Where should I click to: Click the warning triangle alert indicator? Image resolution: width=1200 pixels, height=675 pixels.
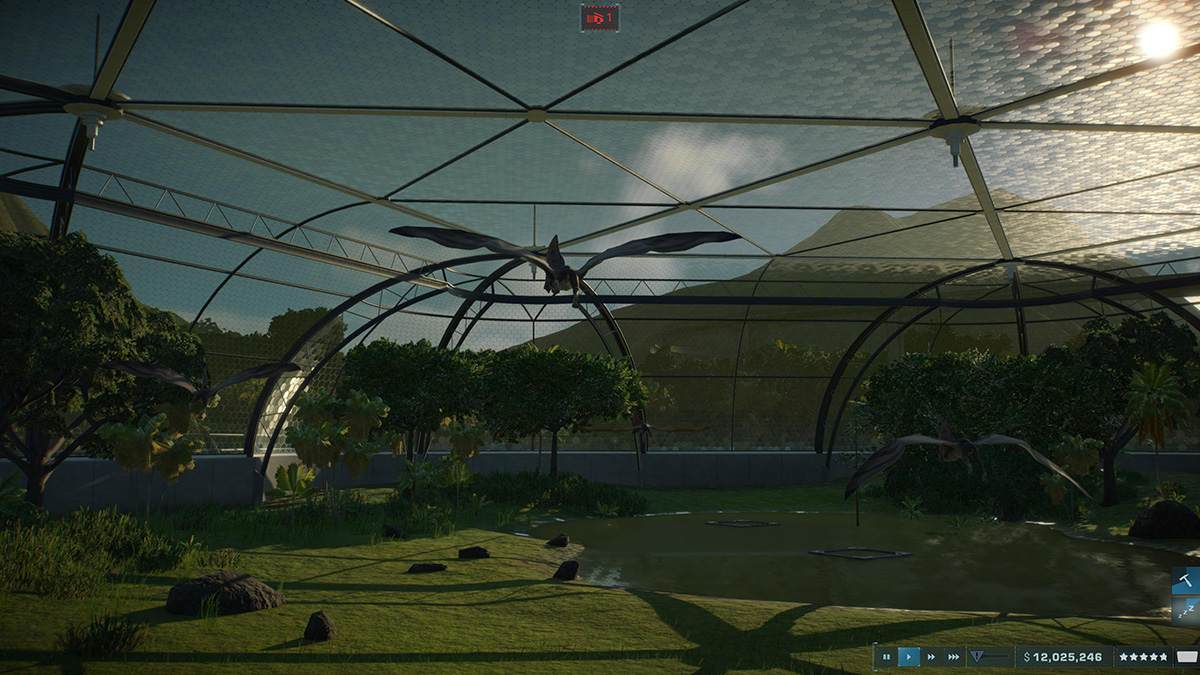[x=979, y=657]
